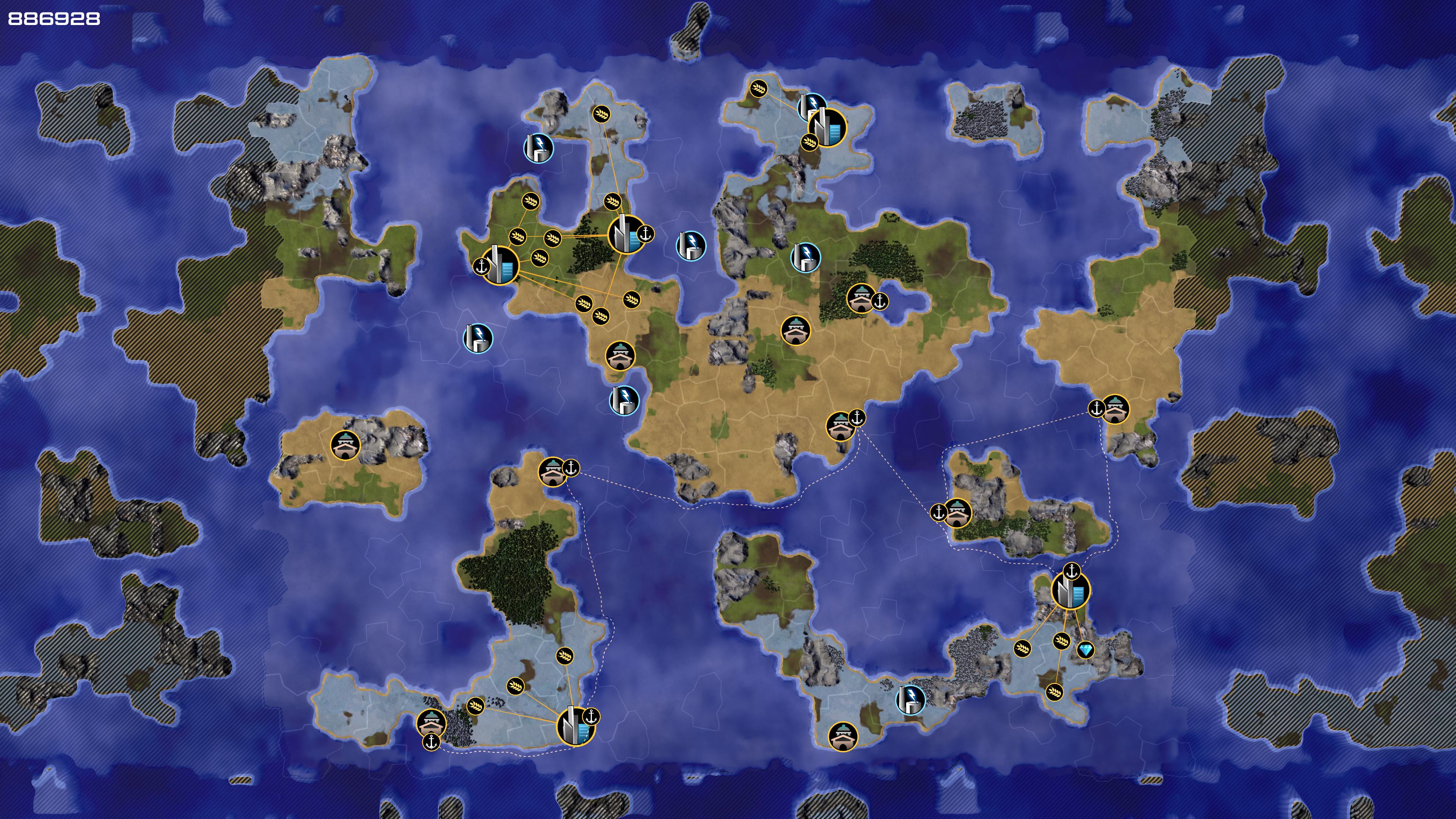
Task: Pick the city marker on the northern snowy island
Action: click(x=827, y=128)
